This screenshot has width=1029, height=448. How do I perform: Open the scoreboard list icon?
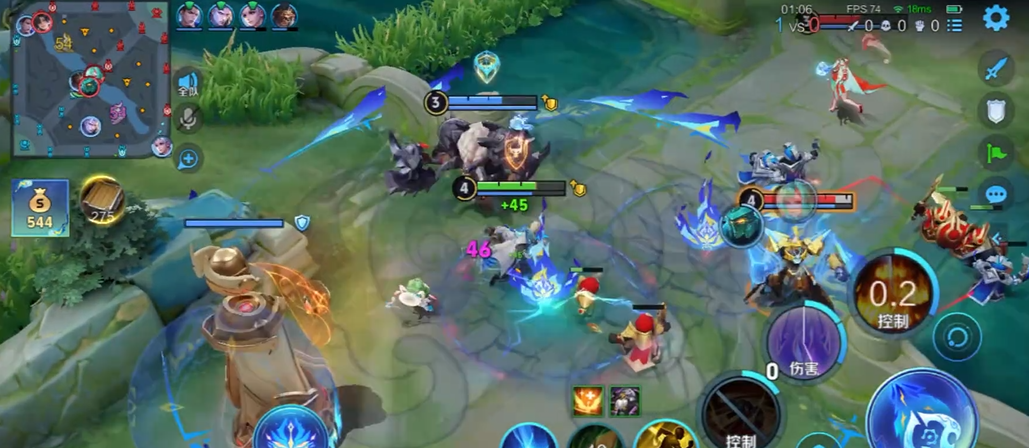tap(955, 24)
